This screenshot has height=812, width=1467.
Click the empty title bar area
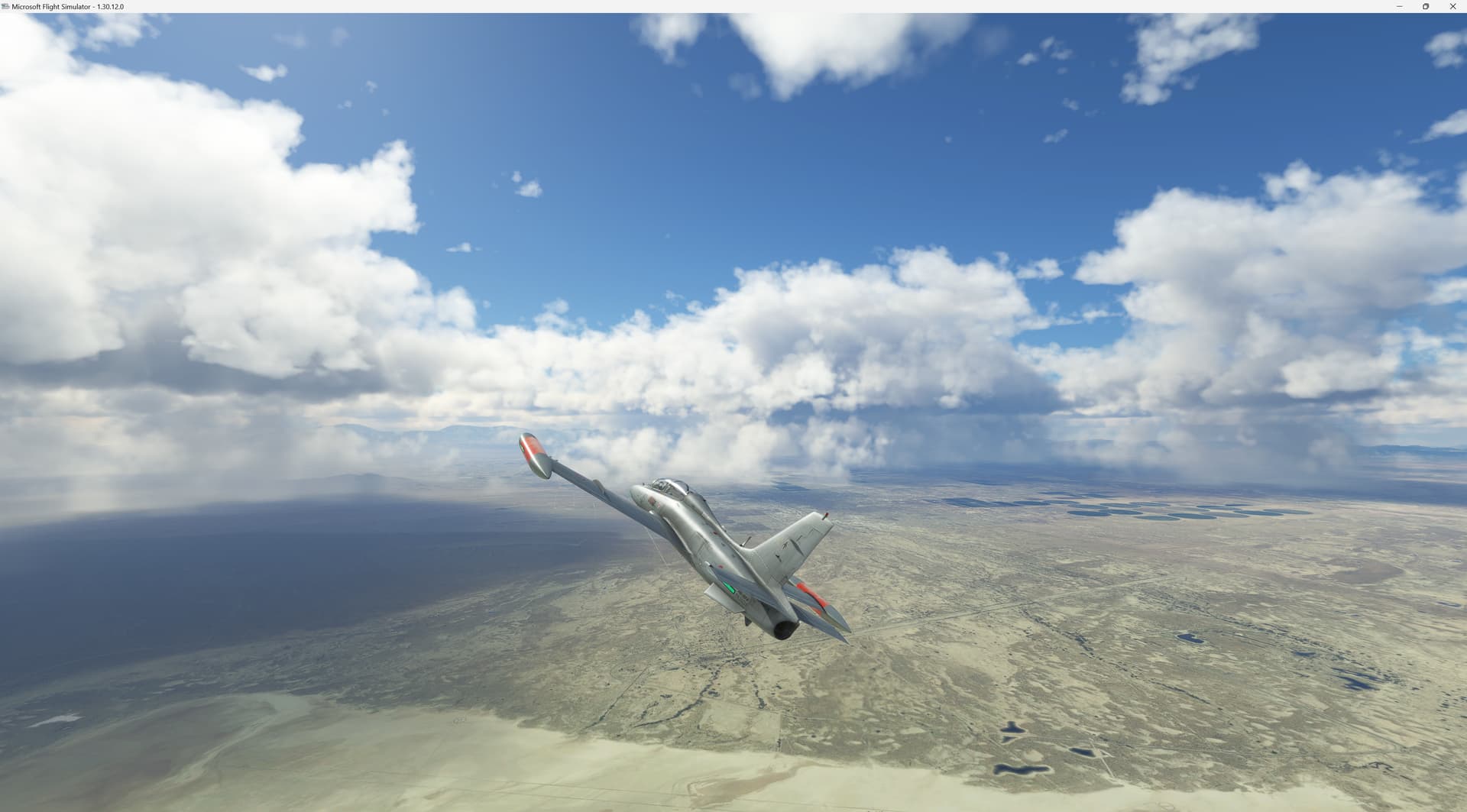pyautogui.click(x=688, y=6)
